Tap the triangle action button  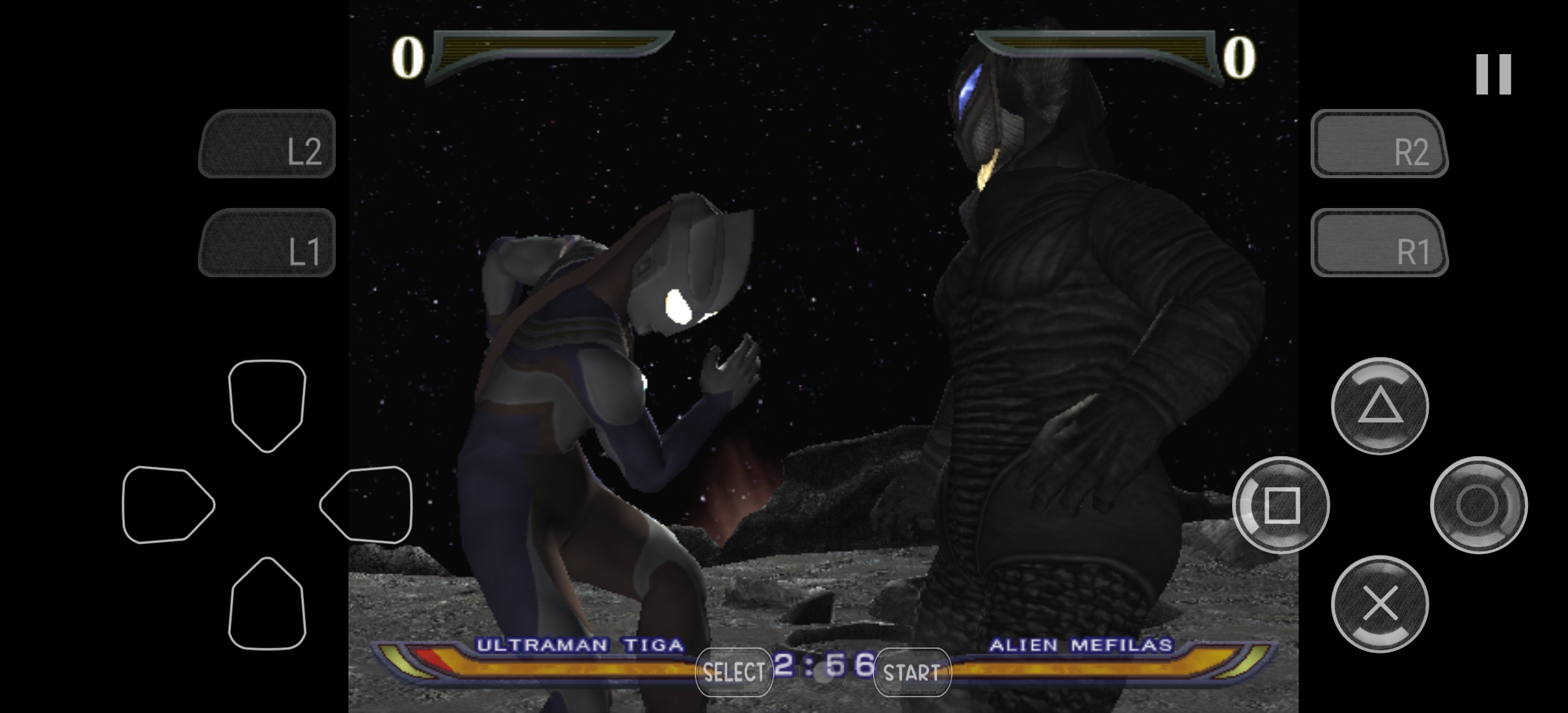pos(1380,406)
